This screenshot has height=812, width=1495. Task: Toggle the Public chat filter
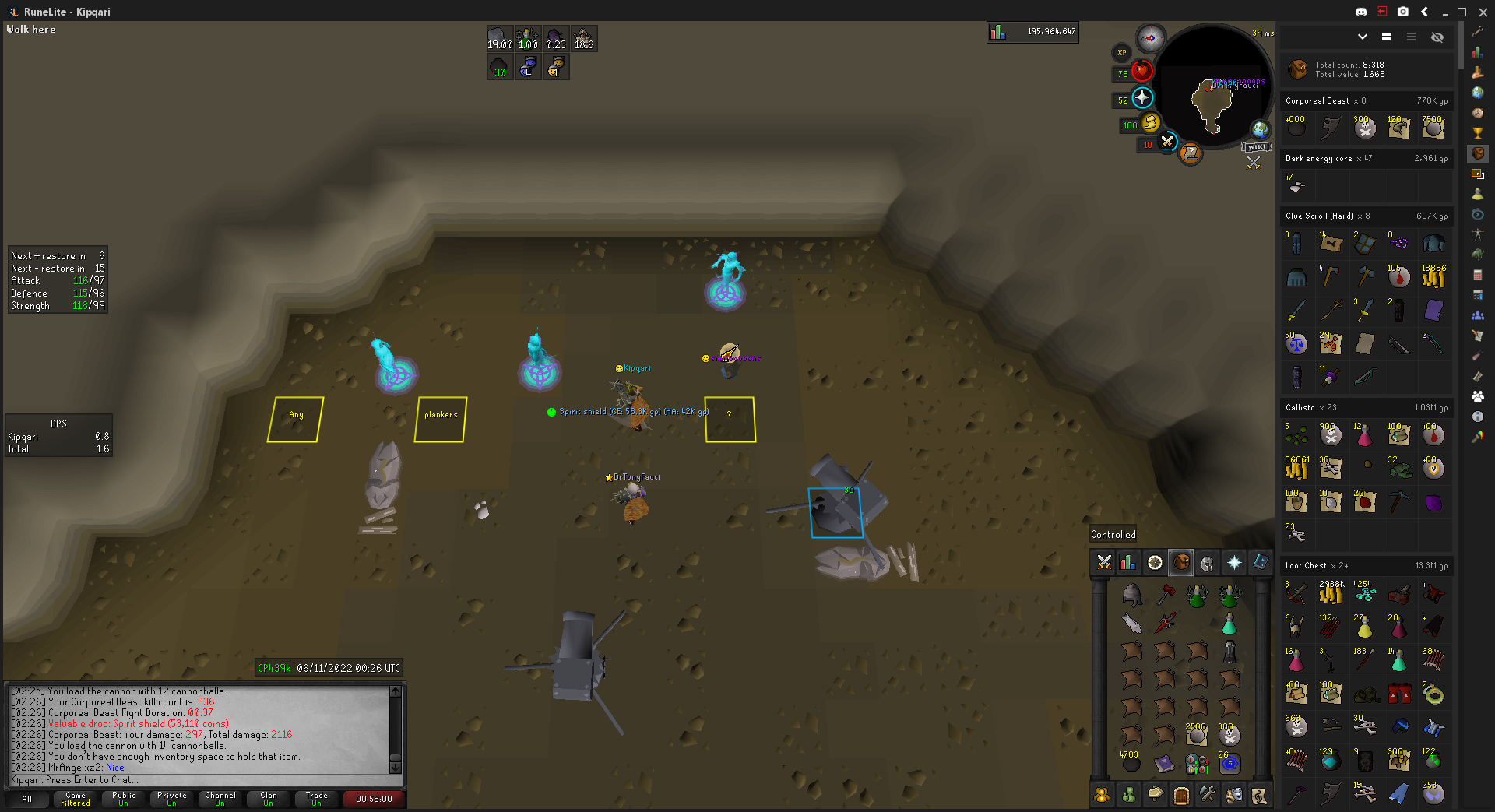point(124,799)
